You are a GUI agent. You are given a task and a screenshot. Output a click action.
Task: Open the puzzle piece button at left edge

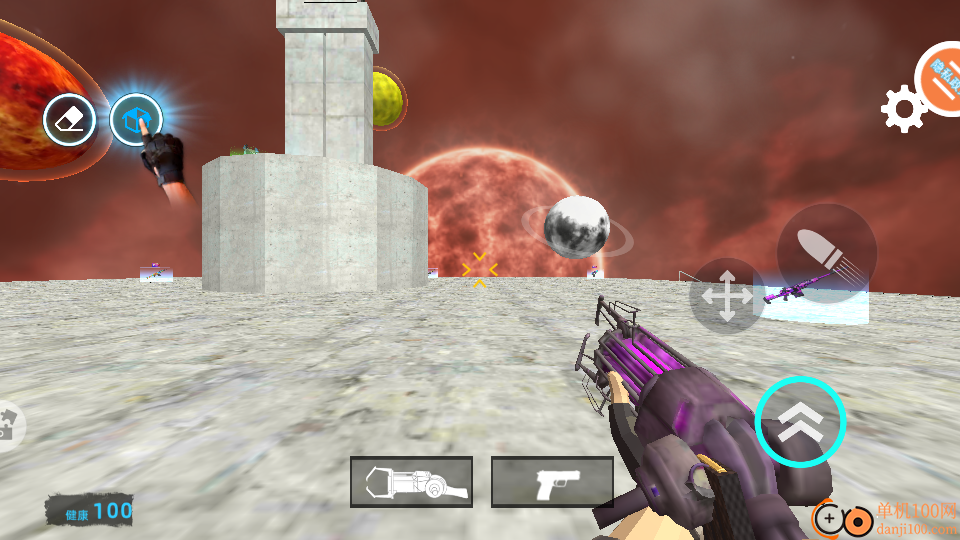tap(8, 424)
